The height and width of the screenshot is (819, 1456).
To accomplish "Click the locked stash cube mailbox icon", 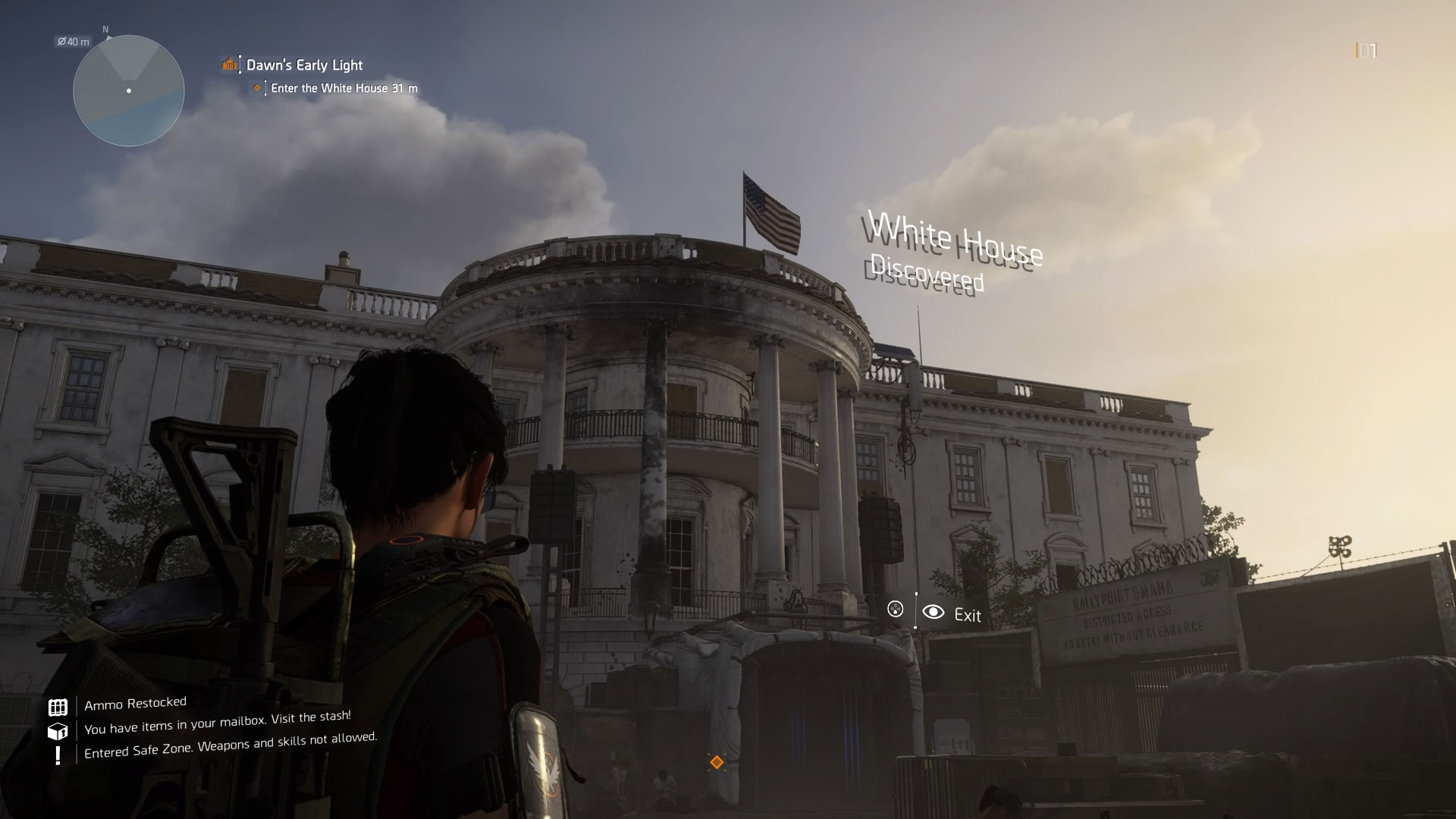I will [x=56, y=731].
